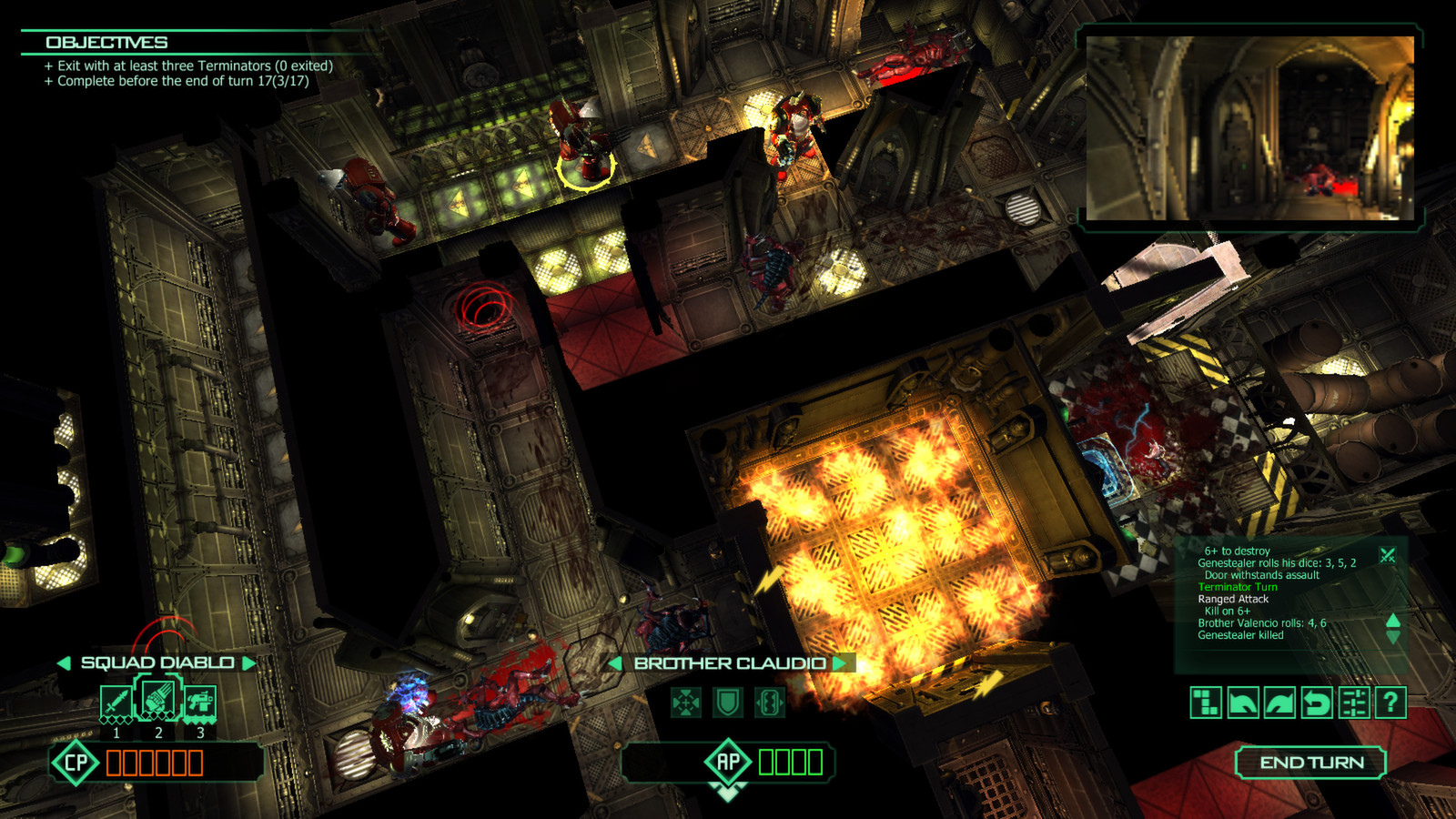Click the minimap view in the top-right corner
The image size is (1456, 819).
(1251, 127)
